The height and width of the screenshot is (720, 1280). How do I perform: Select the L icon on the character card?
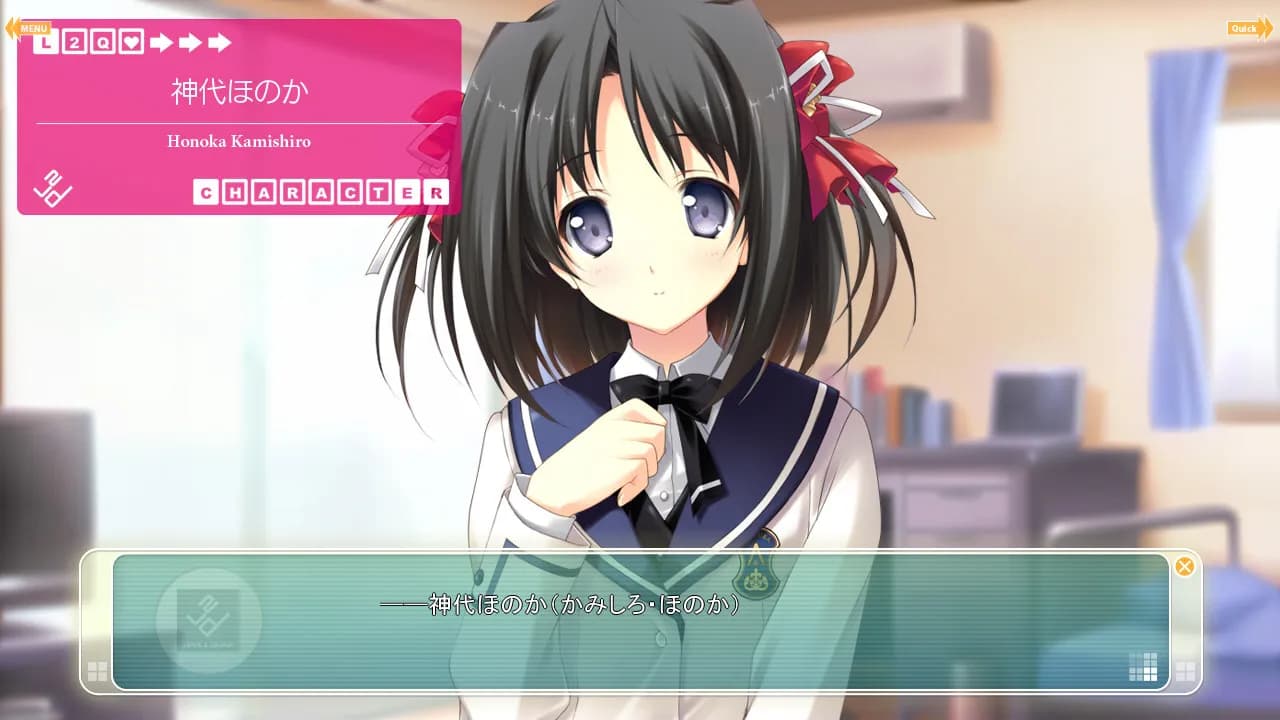(x=45, y=42)
